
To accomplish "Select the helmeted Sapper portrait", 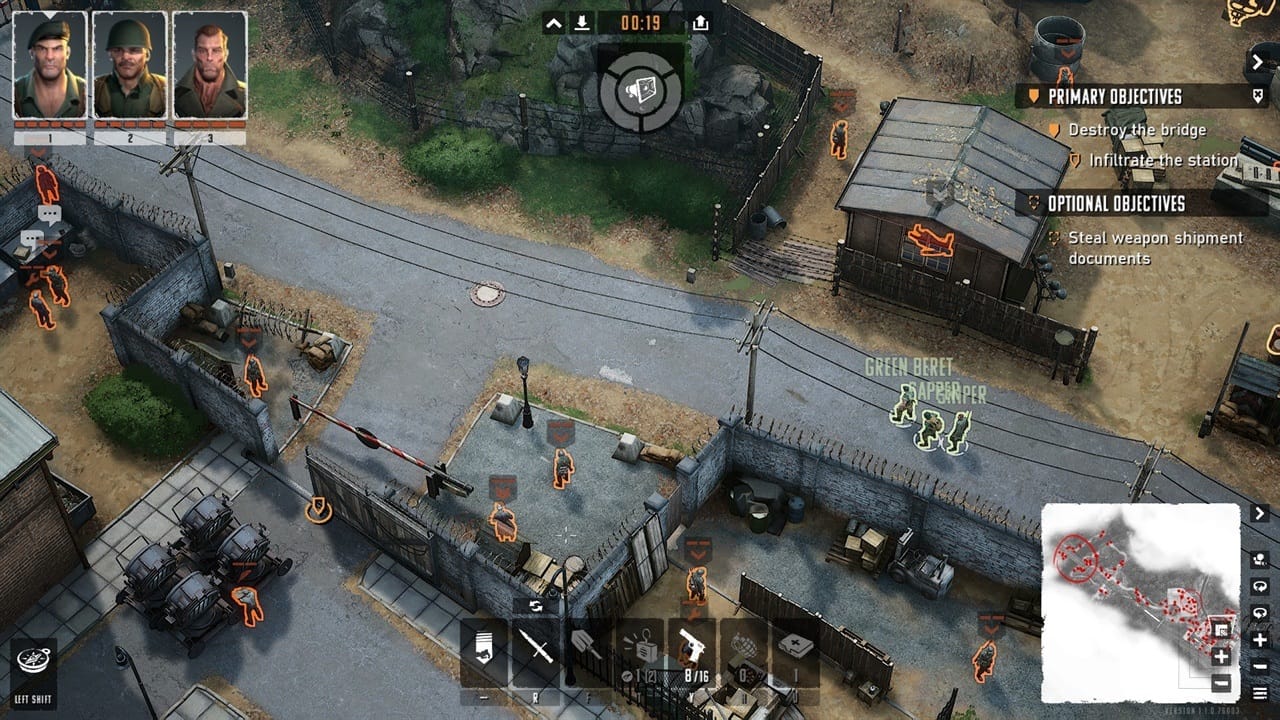I will [130, 66].
